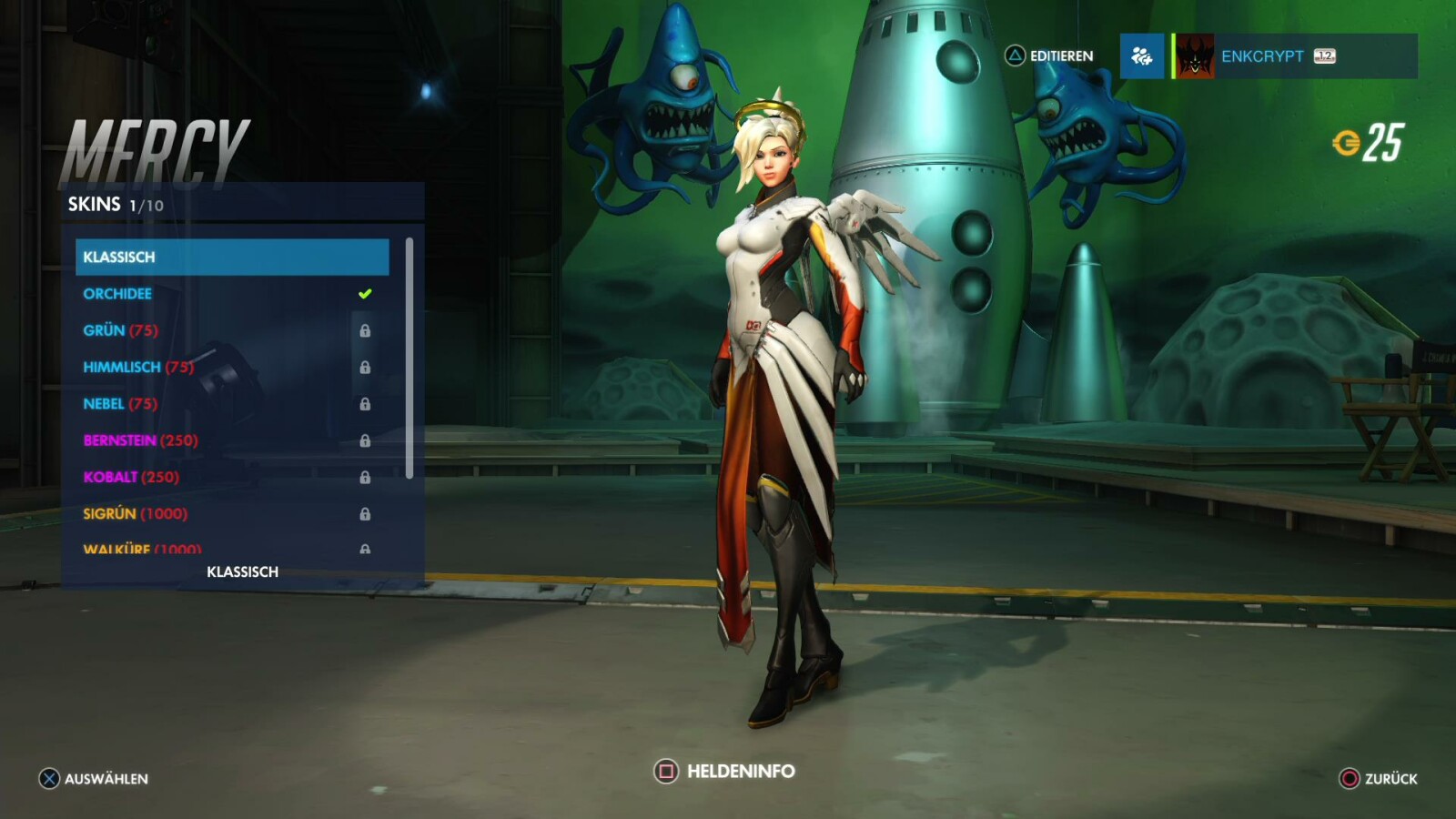Select the KLASSISCH skin entry
This screenshot has height=819, width=1456.
(x=232, y=257)
